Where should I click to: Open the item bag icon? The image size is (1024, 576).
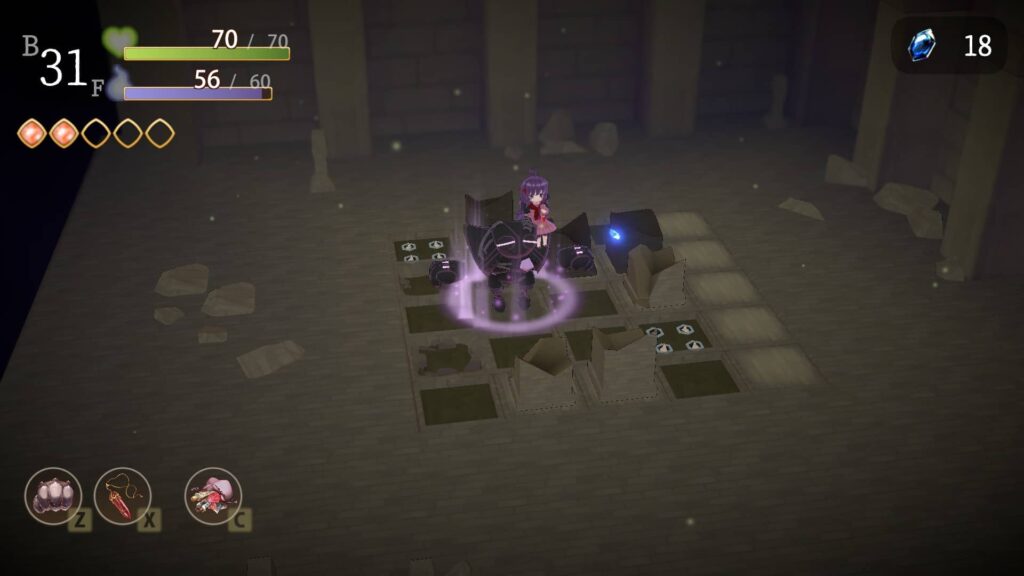pyautogui.click(x=212, y=496)
